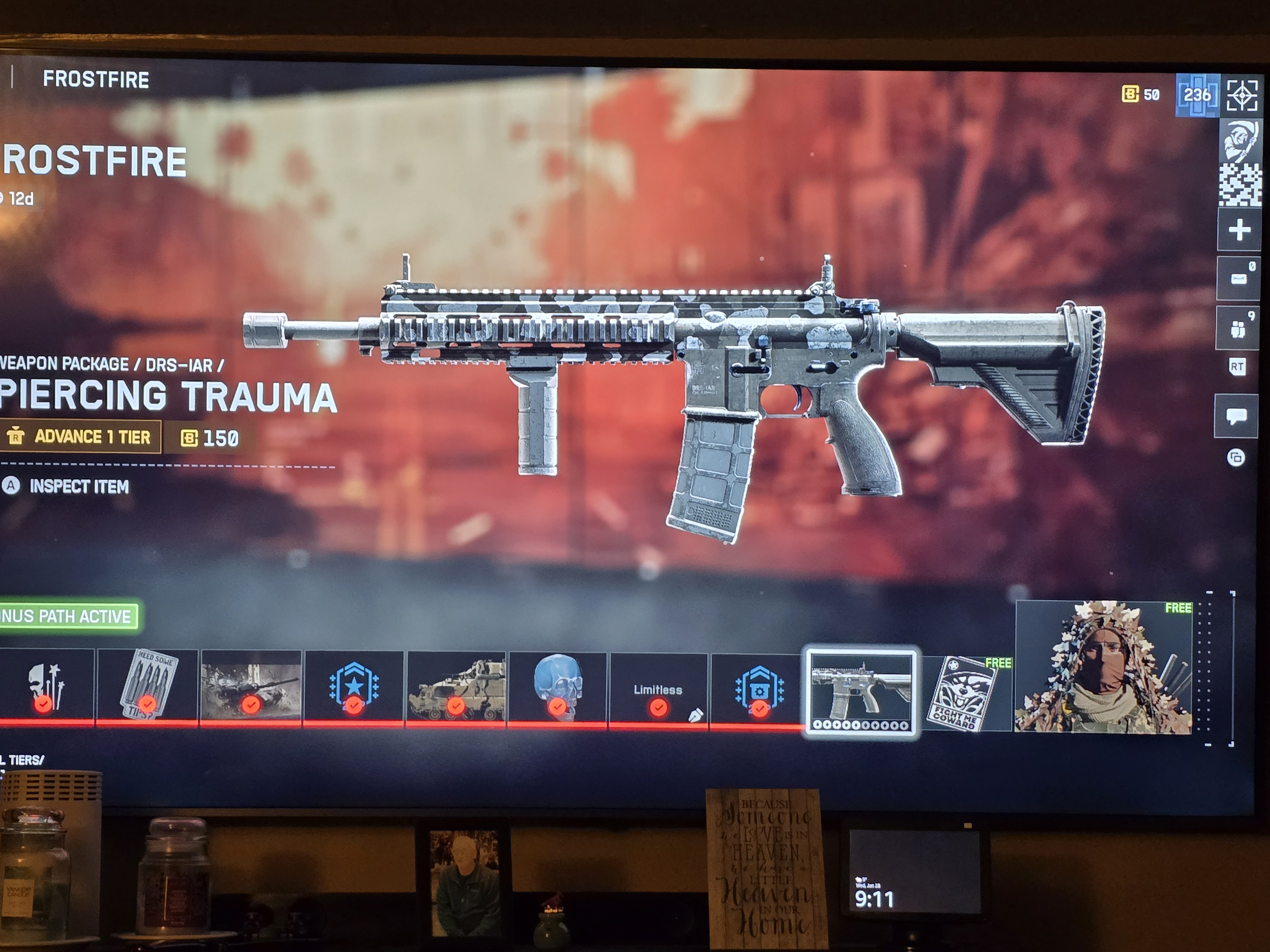Open the chat speech bubble icon
This screenshot has width=1270, height=952.
coord(1236,416)
